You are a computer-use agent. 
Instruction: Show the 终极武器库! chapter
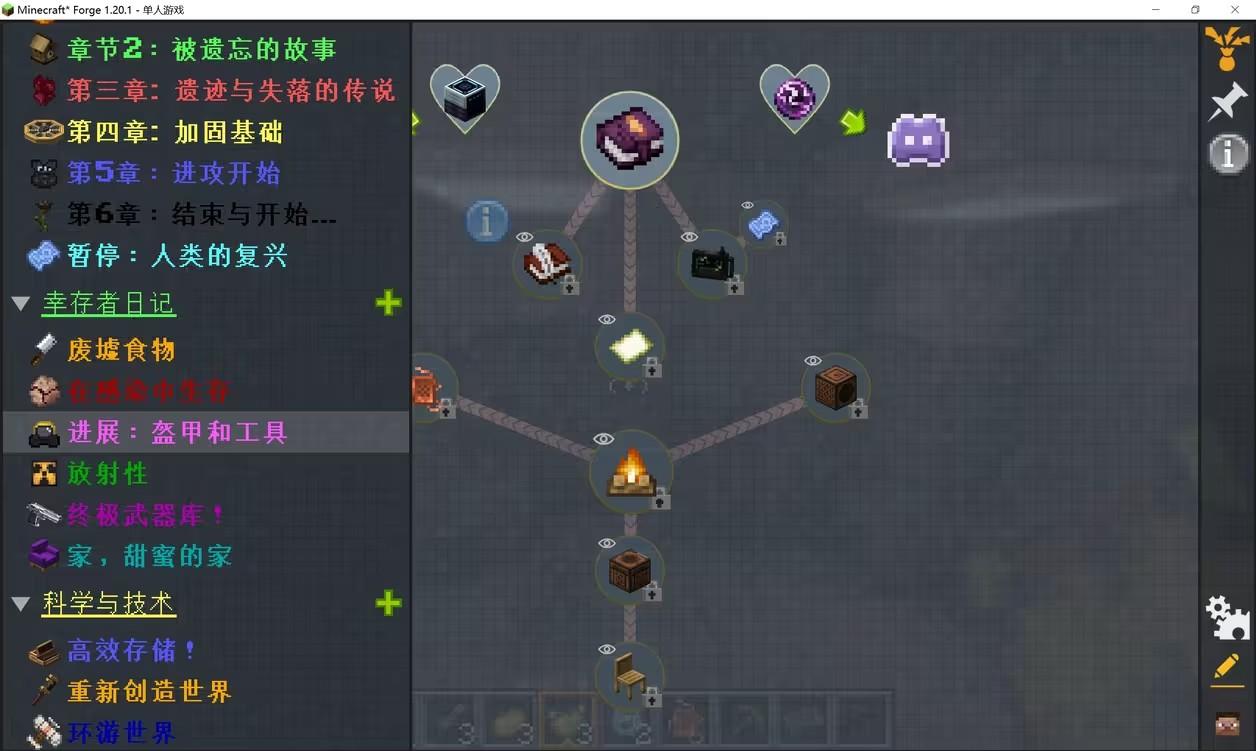click(146, 515)
